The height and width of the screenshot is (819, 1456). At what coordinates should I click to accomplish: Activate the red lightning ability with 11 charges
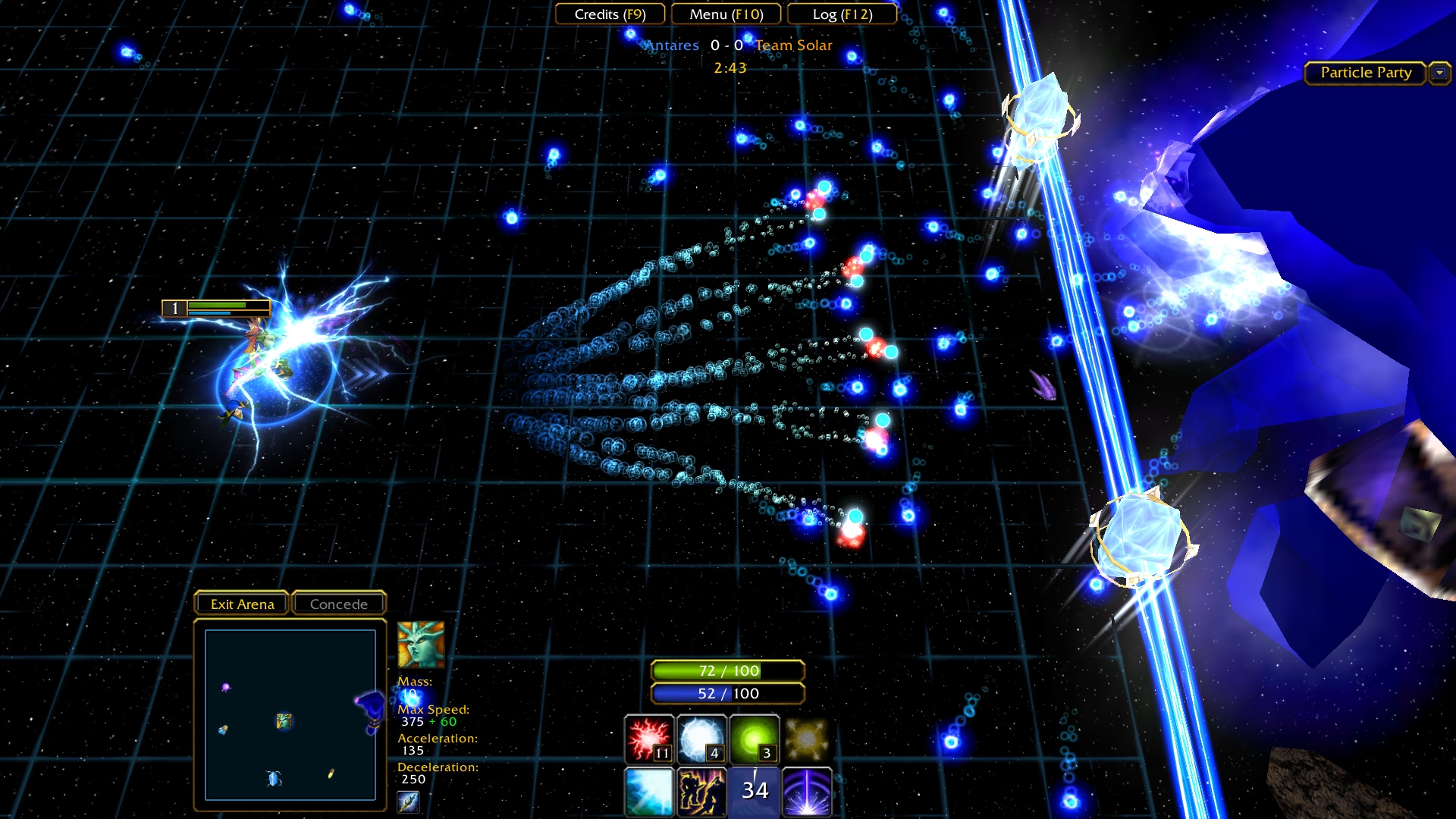pos(648,739)
